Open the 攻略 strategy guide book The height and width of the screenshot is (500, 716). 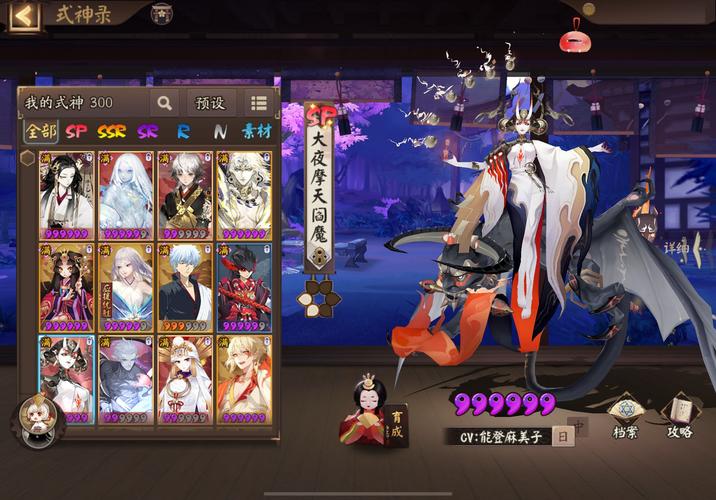point(680,414)
